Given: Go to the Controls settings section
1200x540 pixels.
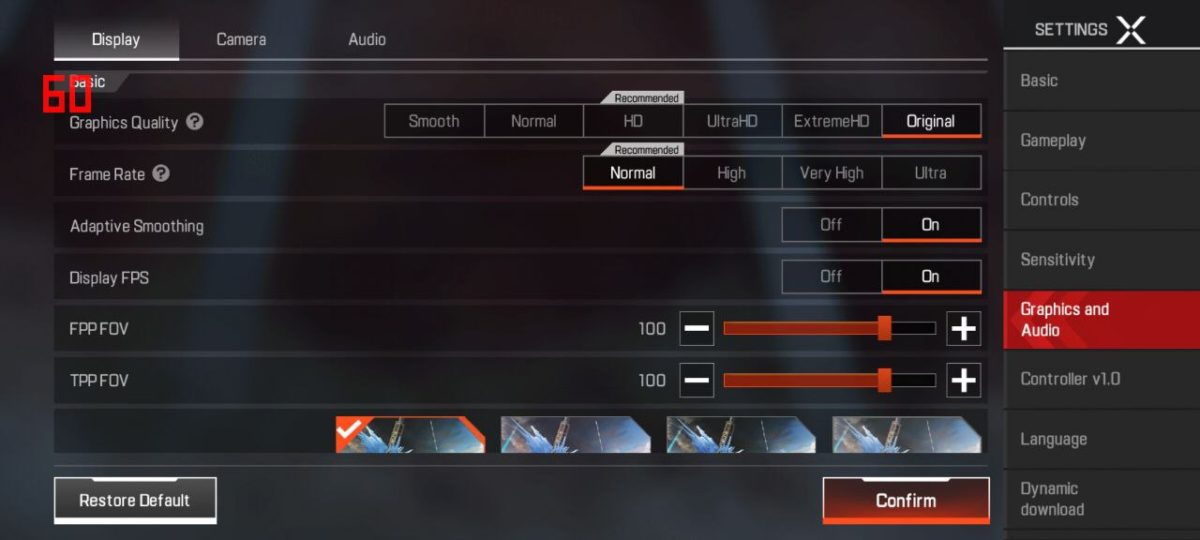Looking at the screenshot, I should pyautogui.click(x=1049, y=200).
